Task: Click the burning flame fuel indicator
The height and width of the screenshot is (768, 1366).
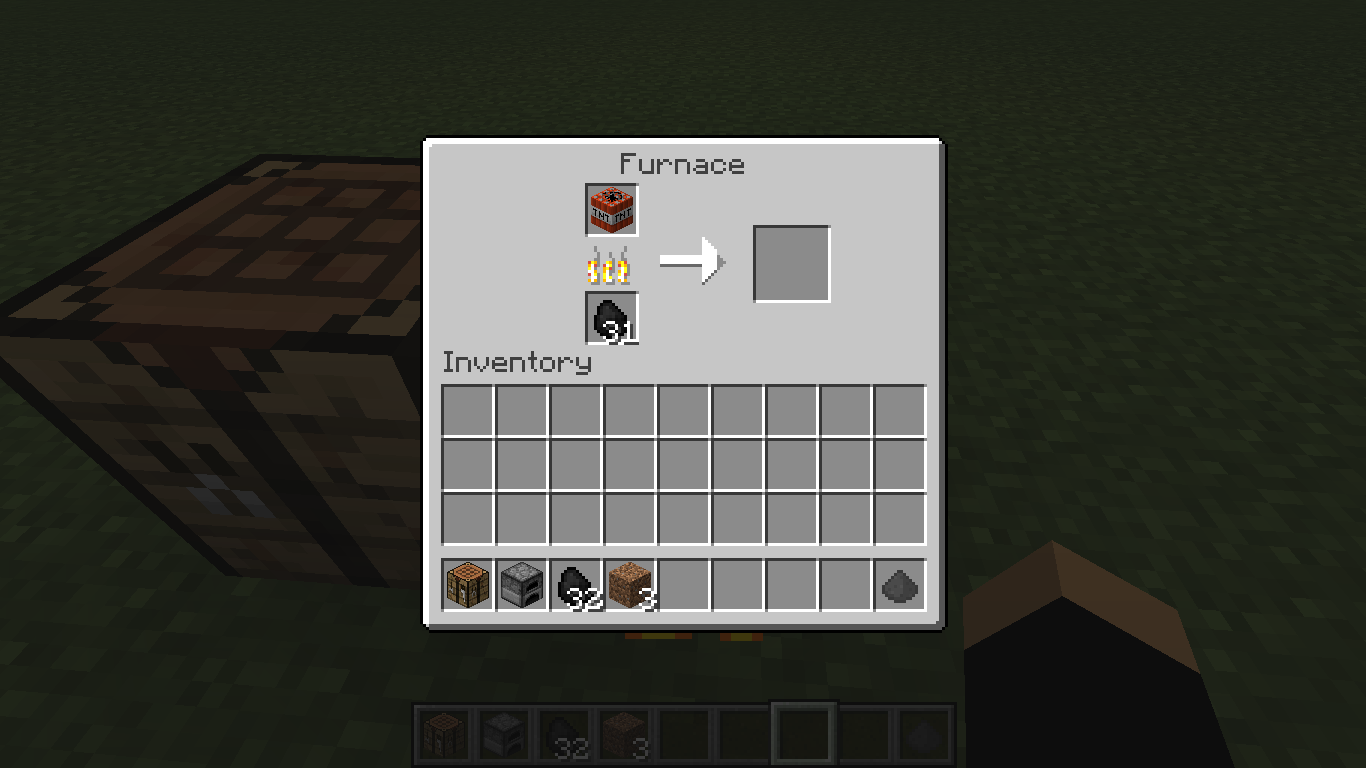Action: coord(610,263)
